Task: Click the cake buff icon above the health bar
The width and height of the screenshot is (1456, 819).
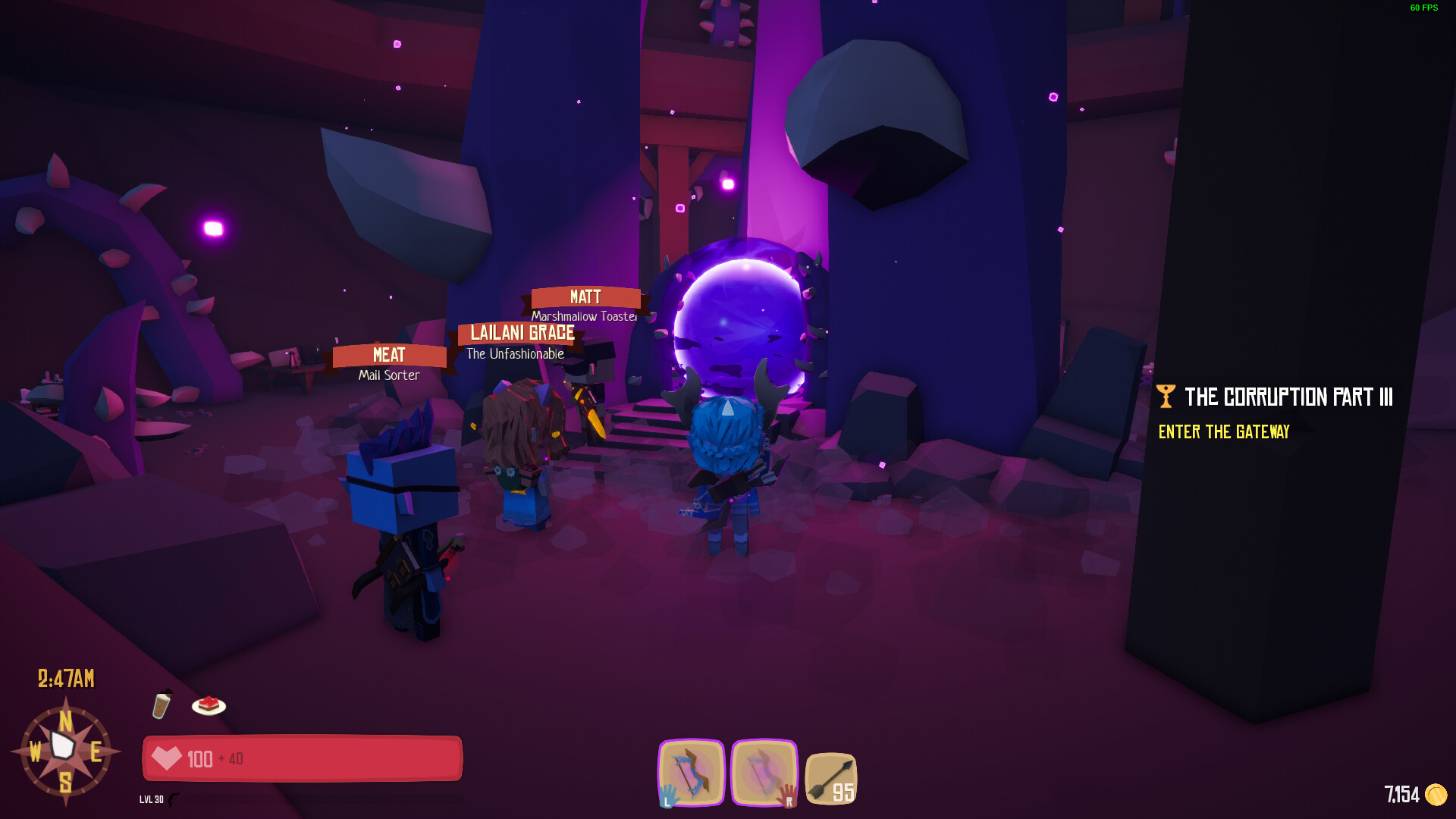Action: pos(206,705)
